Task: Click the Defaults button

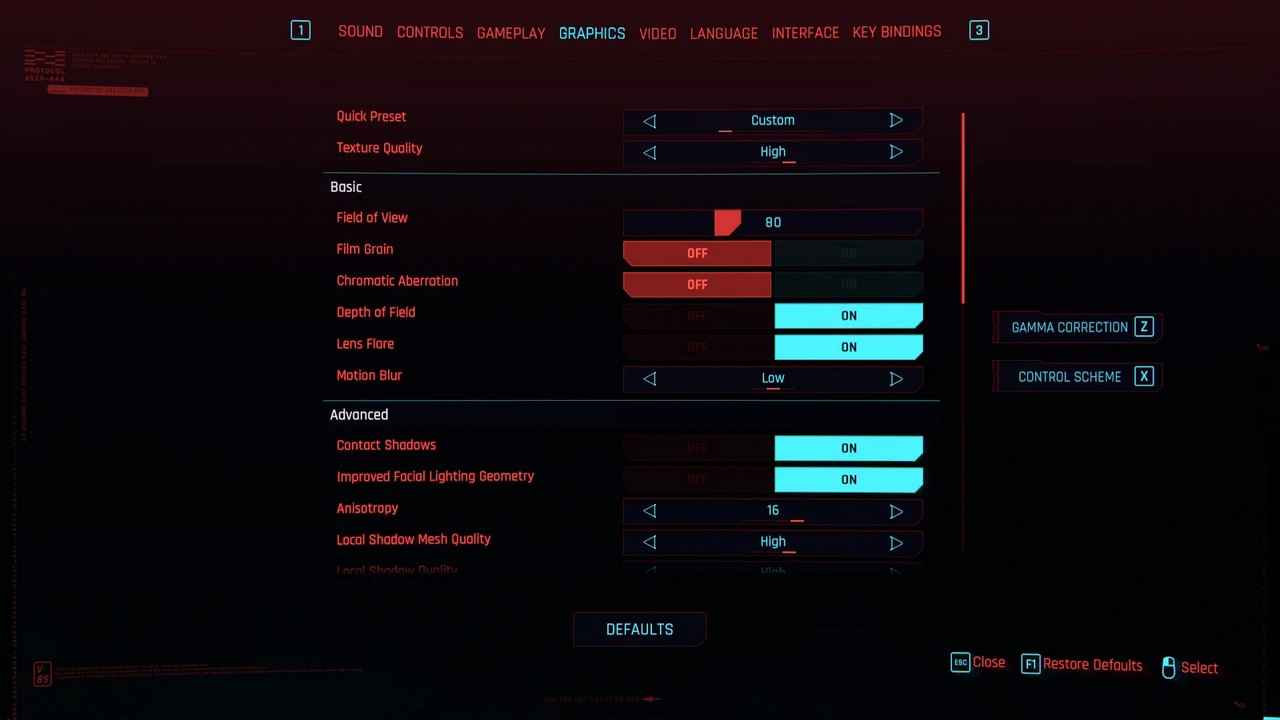Action: coord(640,629)
